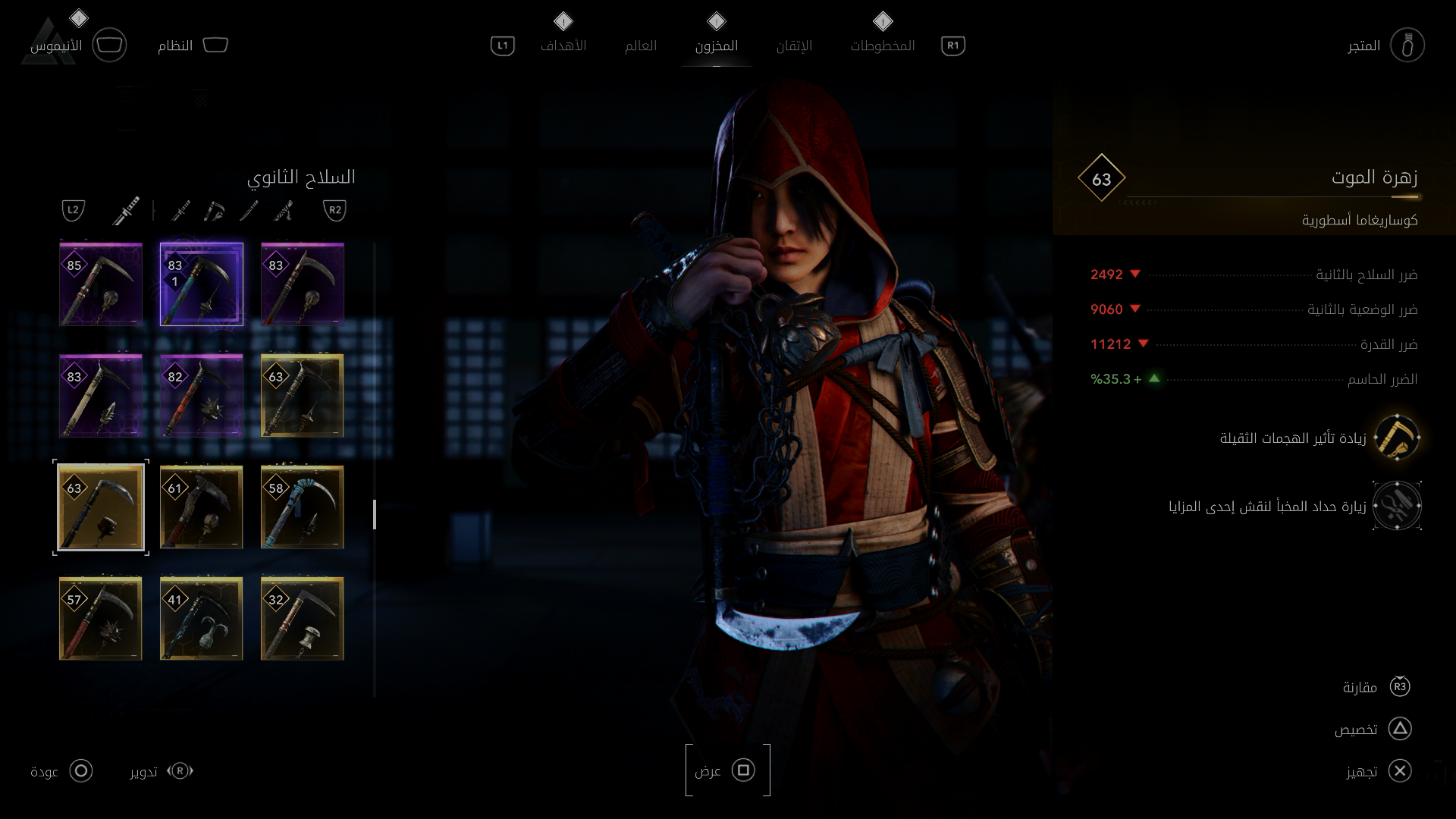Image resolution: width=1456 pixels, height=819 pixels.
Task: Pick the level 61 kusarigama slot
Action: pyautogui.click(x=202, y=507)
